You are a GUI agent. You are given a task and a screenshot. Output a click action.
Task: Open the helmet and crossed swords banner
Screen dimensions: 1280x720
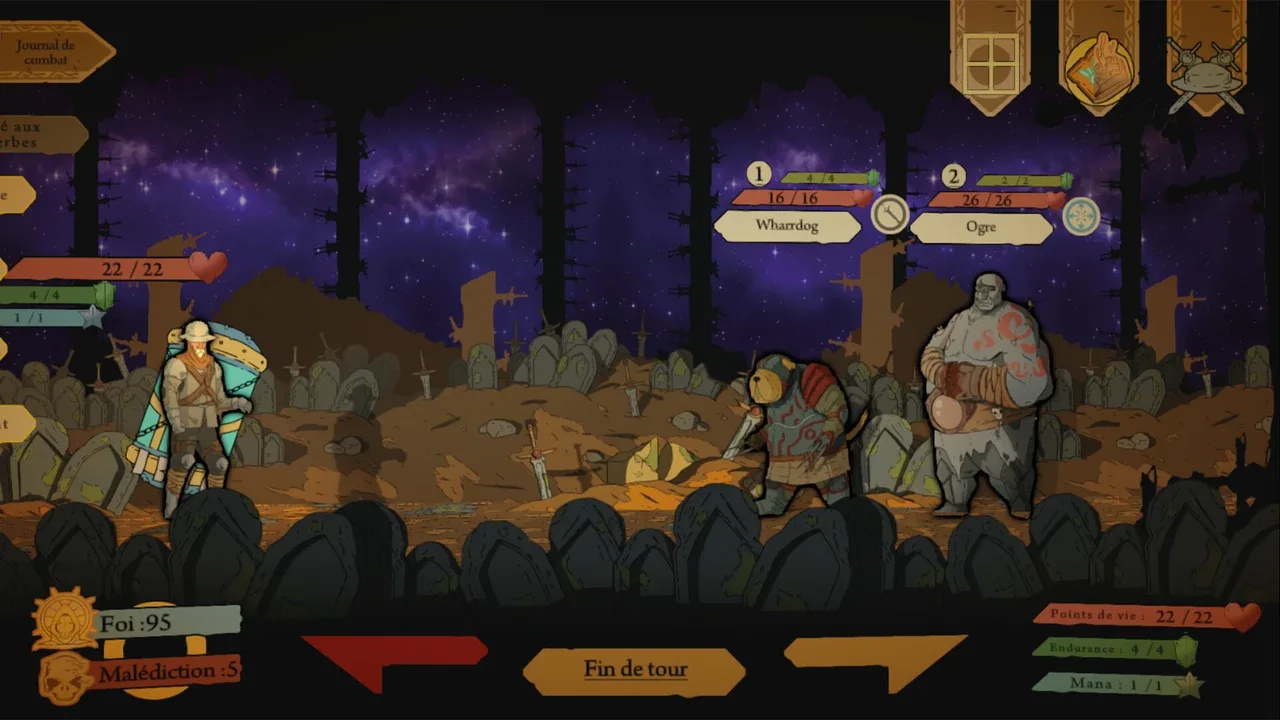click(x=1206, y=68)
